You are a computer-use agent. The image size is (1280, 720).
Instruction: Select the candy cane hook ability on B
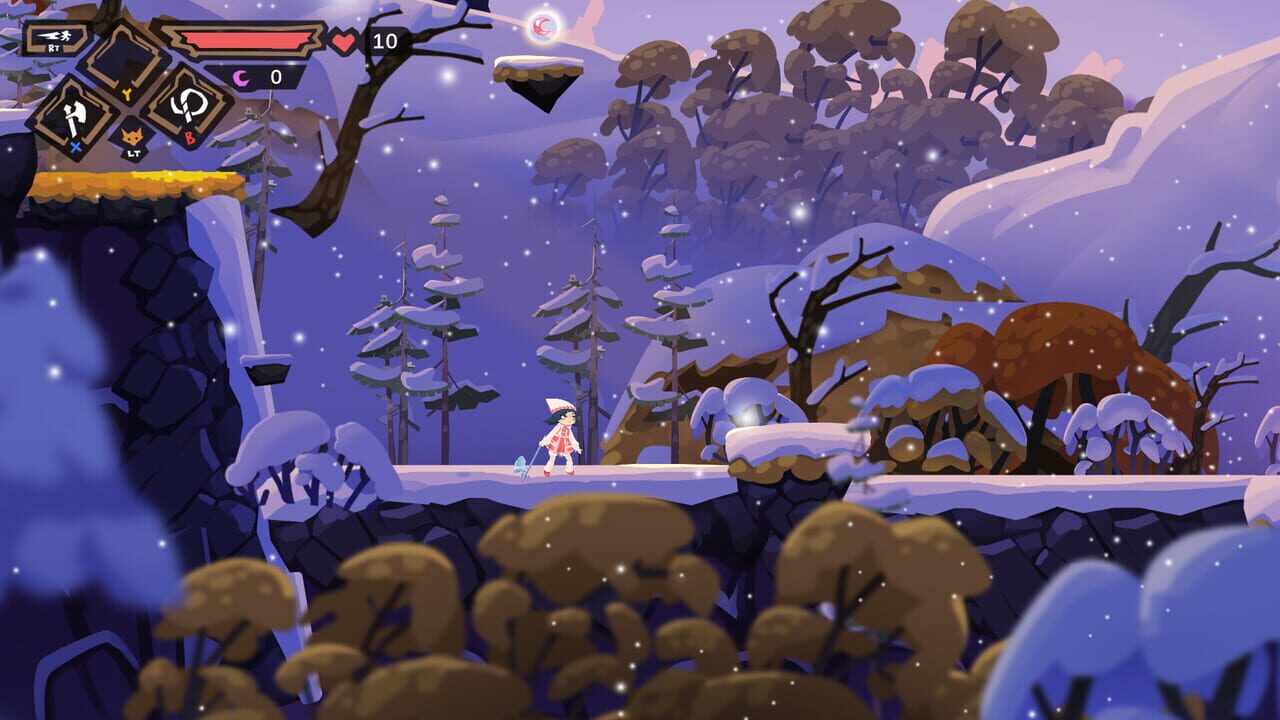point(190,105)
